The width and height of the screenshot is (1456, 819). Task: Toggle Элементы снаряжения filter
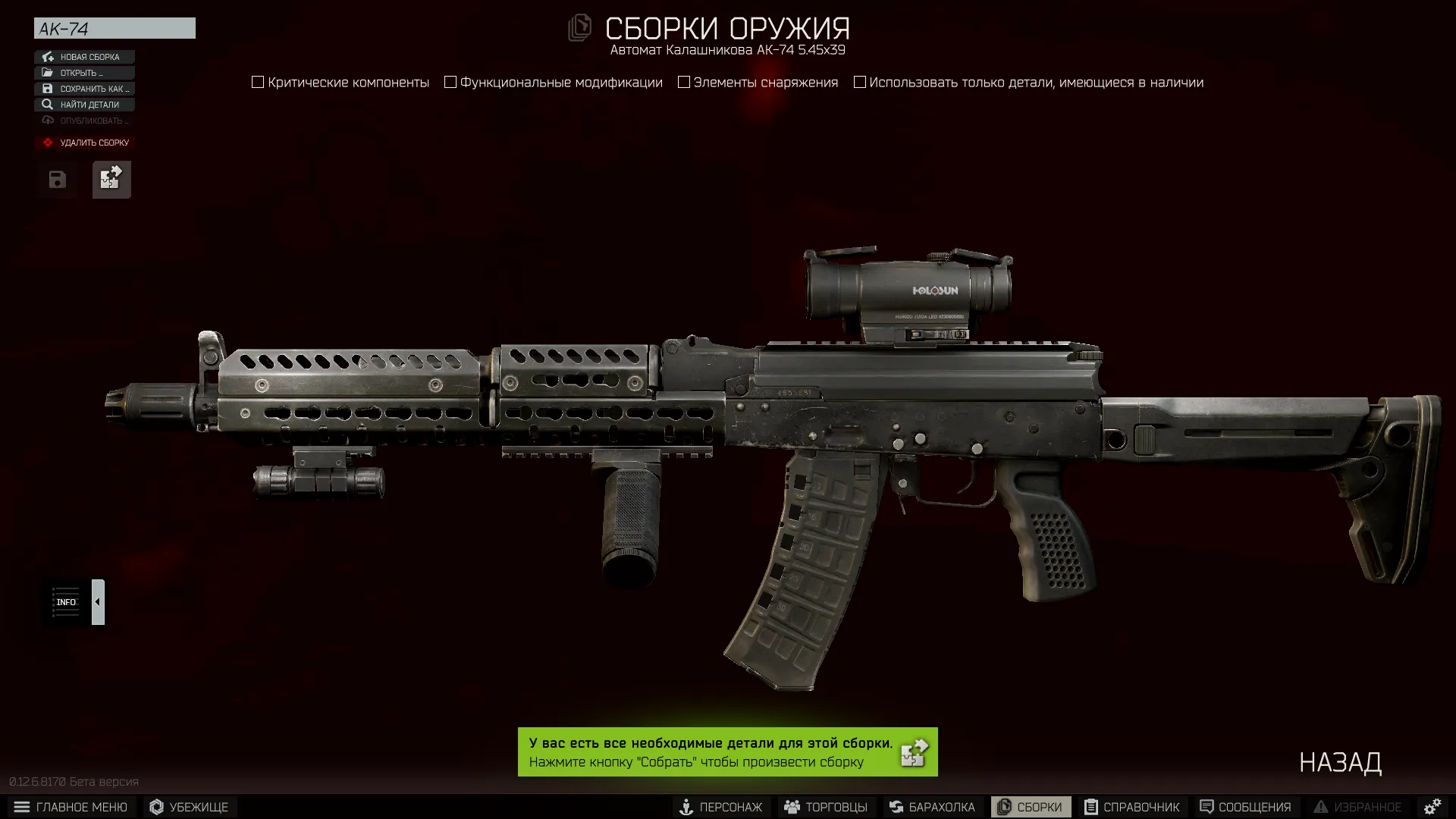point(683,82)
